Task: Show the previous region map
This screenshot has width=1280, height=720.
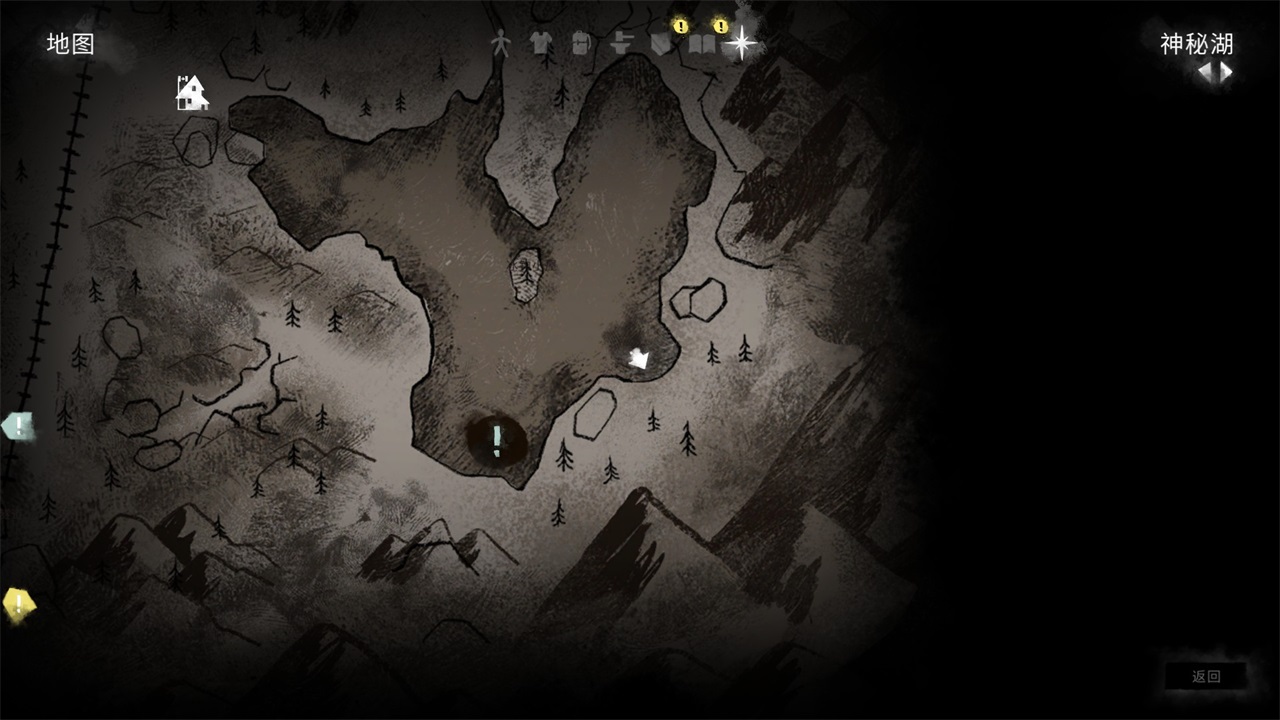Action: coord(1205,72)
